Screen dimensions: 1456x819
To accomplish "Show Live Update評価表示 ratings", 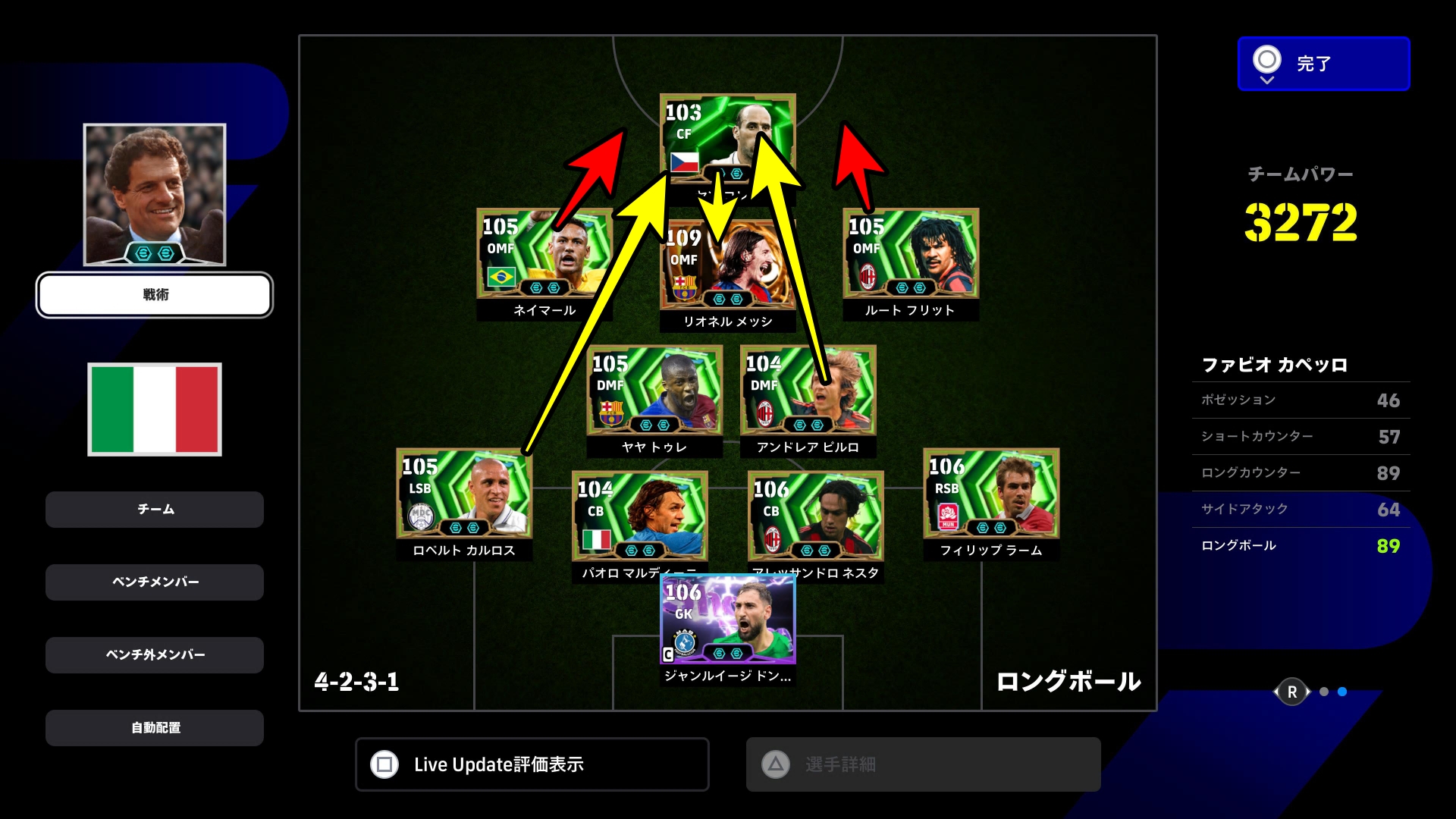I will coord(532,764).
